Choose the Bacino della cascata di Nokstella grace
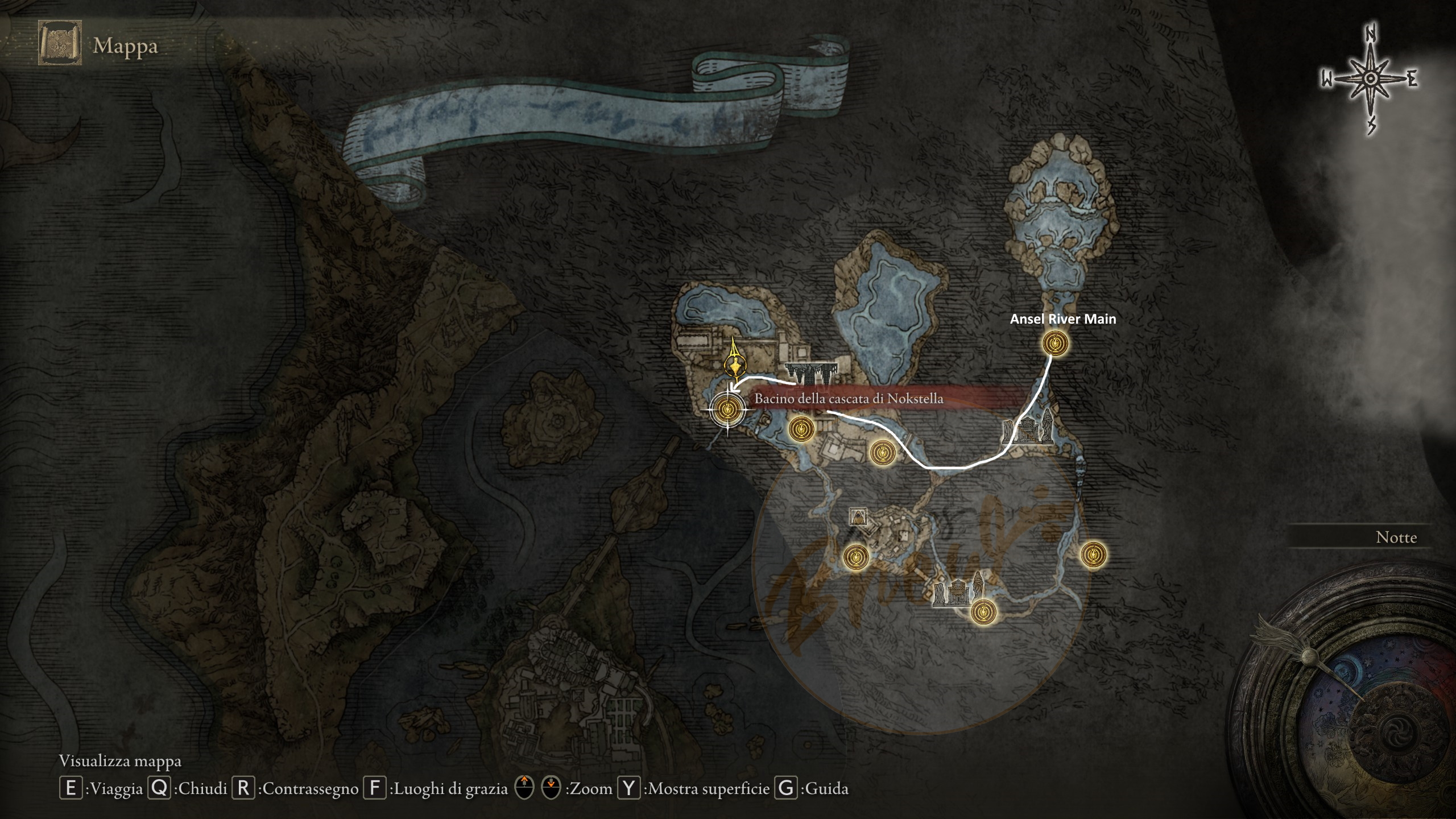Viewport: 1456px width, 819px height. [728, 408]
